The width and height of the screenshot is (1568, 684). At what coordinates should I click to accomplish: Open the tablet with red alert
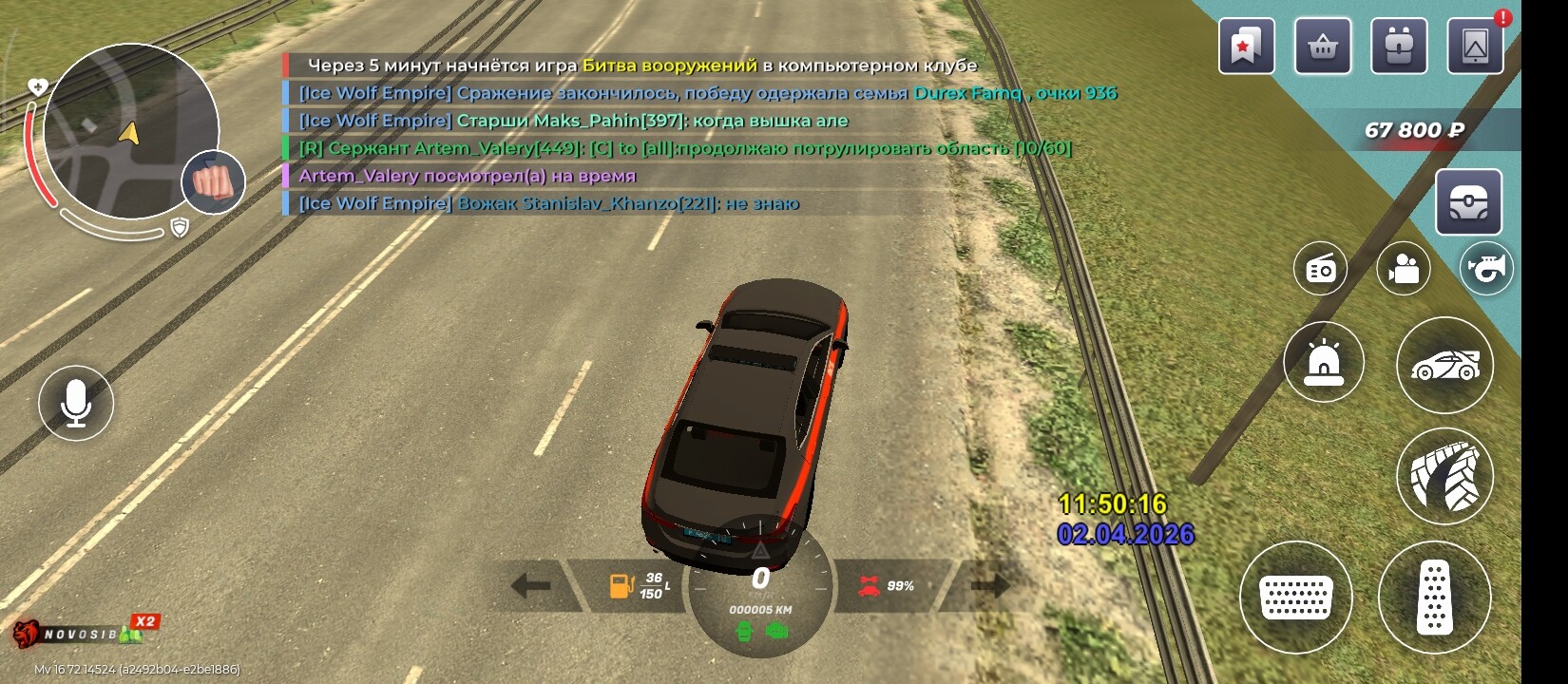1475,46
